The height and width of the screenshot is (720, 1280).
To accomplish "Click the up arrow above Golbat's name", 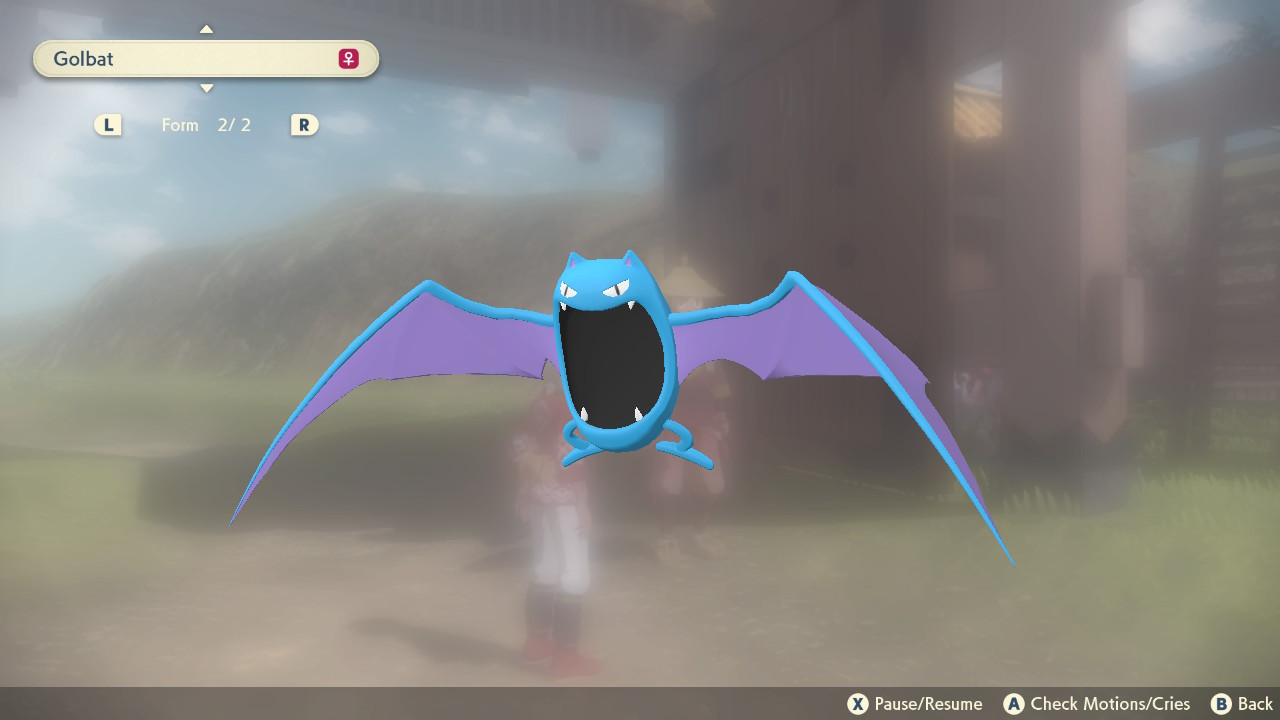I will click(x=206, y=29).
